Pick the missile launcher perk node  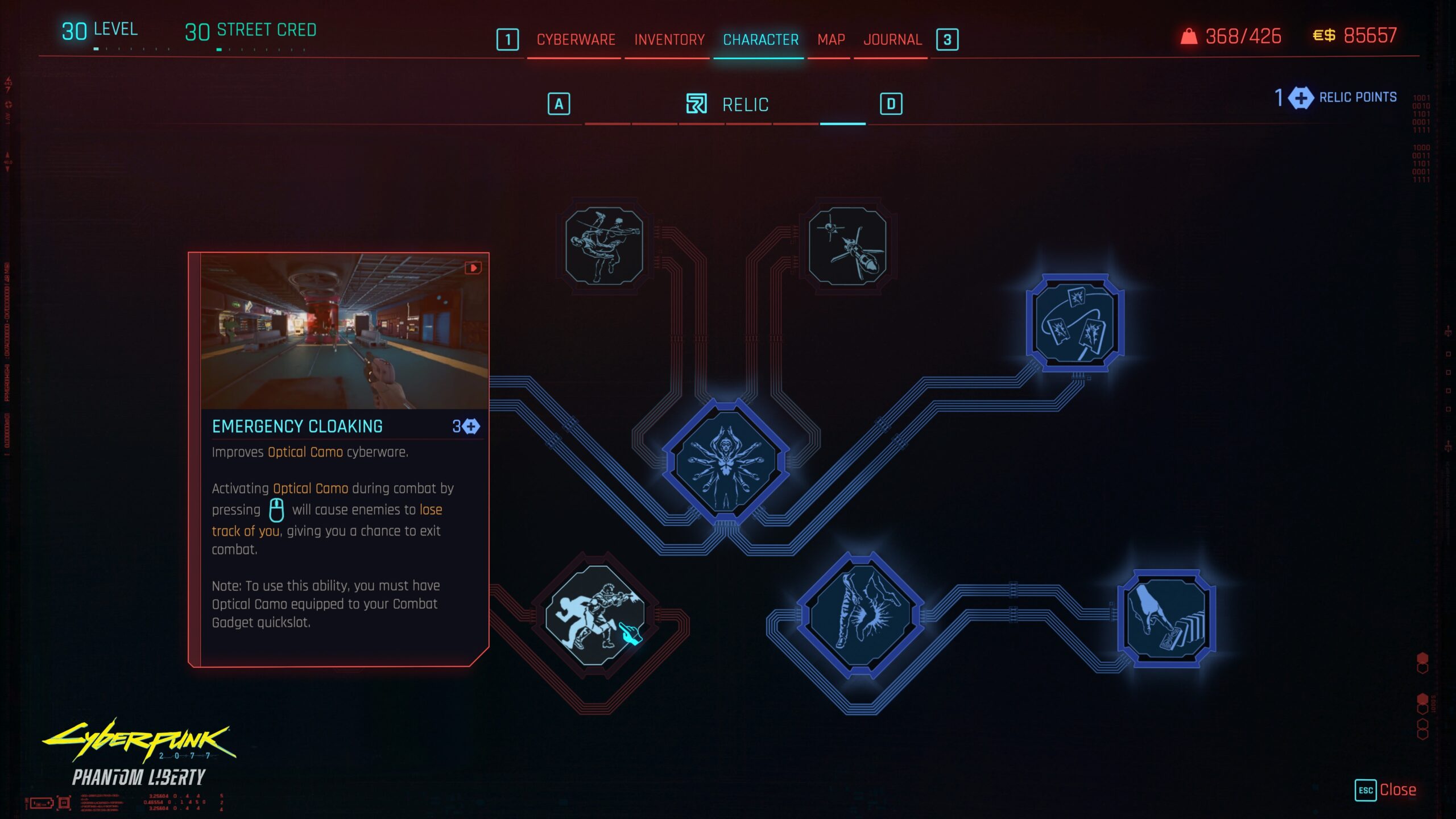pos(847,246)
